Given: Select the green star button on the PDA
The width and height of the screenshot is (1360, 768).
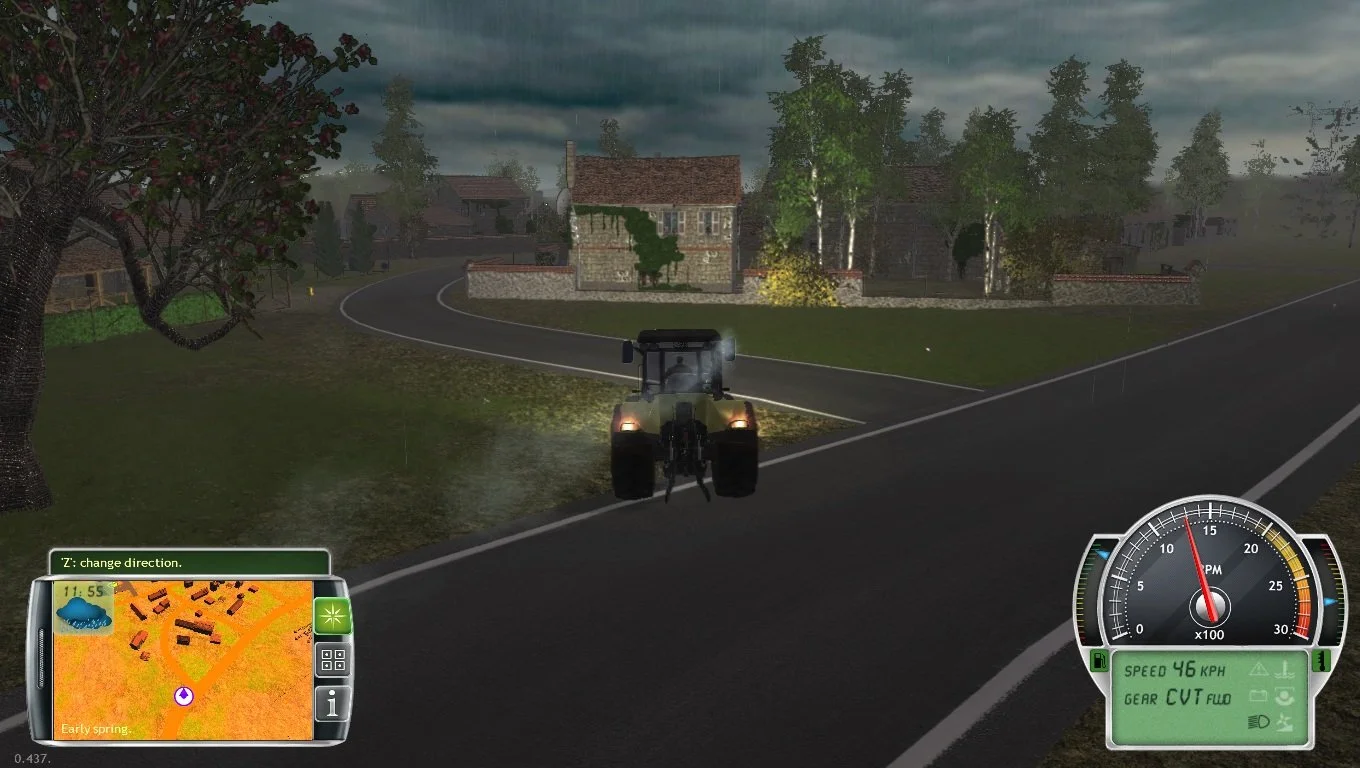Looking at the screenshot, I should point(332,614).
